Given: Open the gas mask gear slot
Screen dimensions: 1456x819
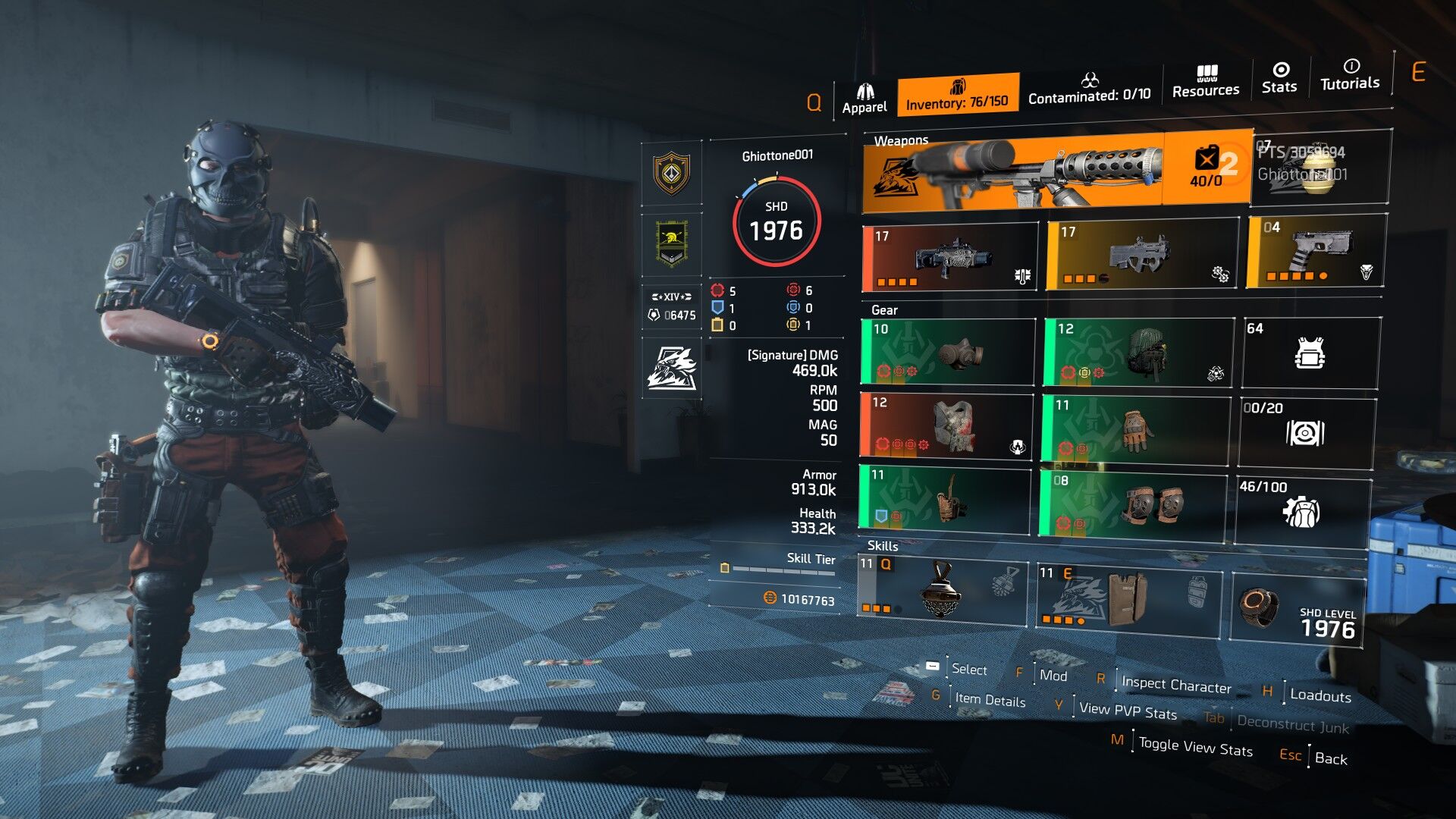Looking at the screenshot, I should [947, 352].
